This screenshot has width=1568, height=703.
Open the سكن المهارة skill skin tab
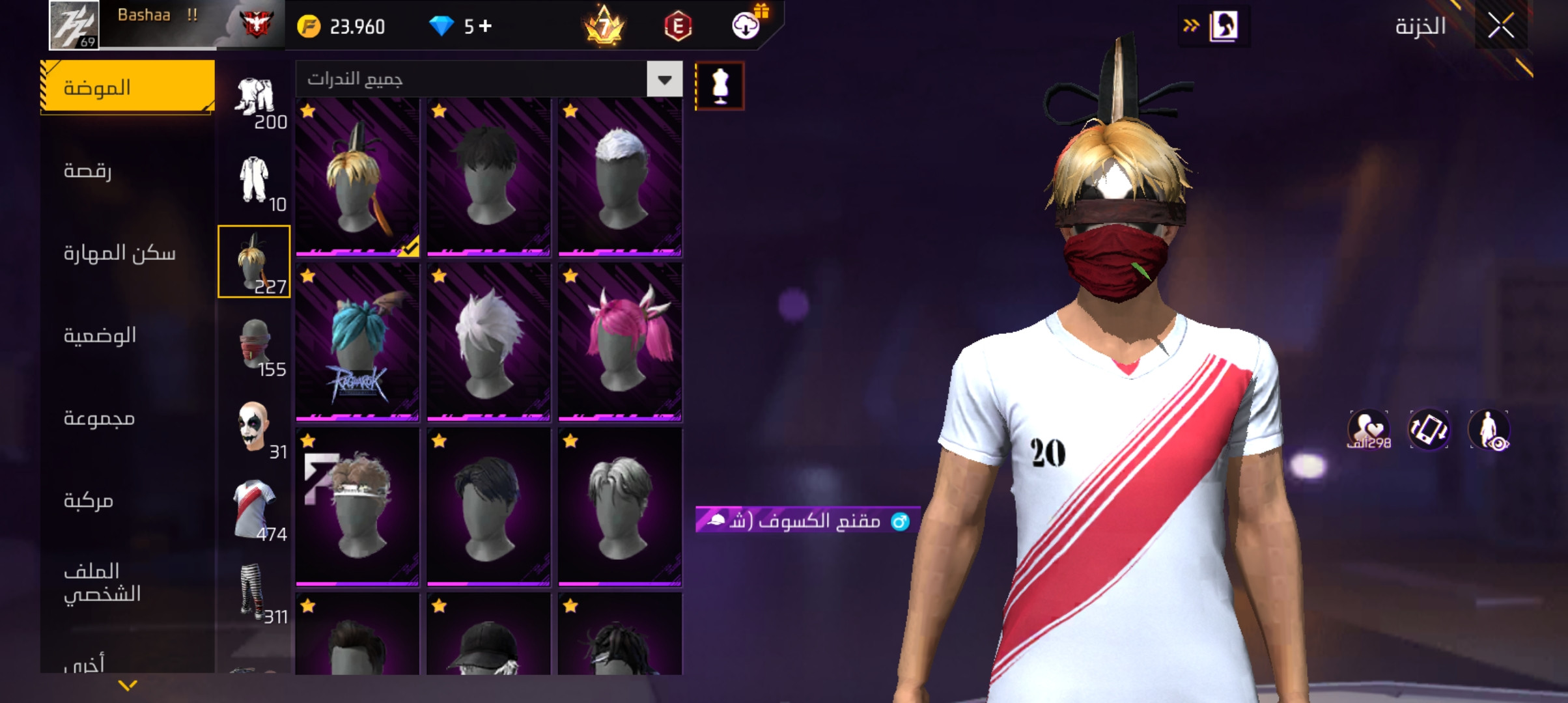[120, 253]
